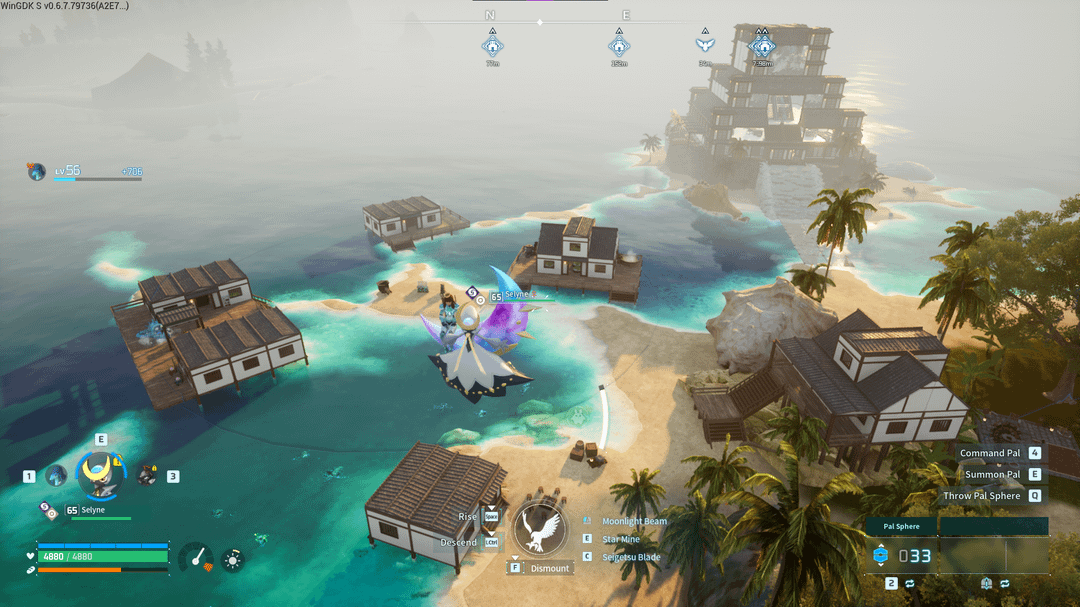Choose the dark pal in party slot 3
1080x607 pixels.
146,475
